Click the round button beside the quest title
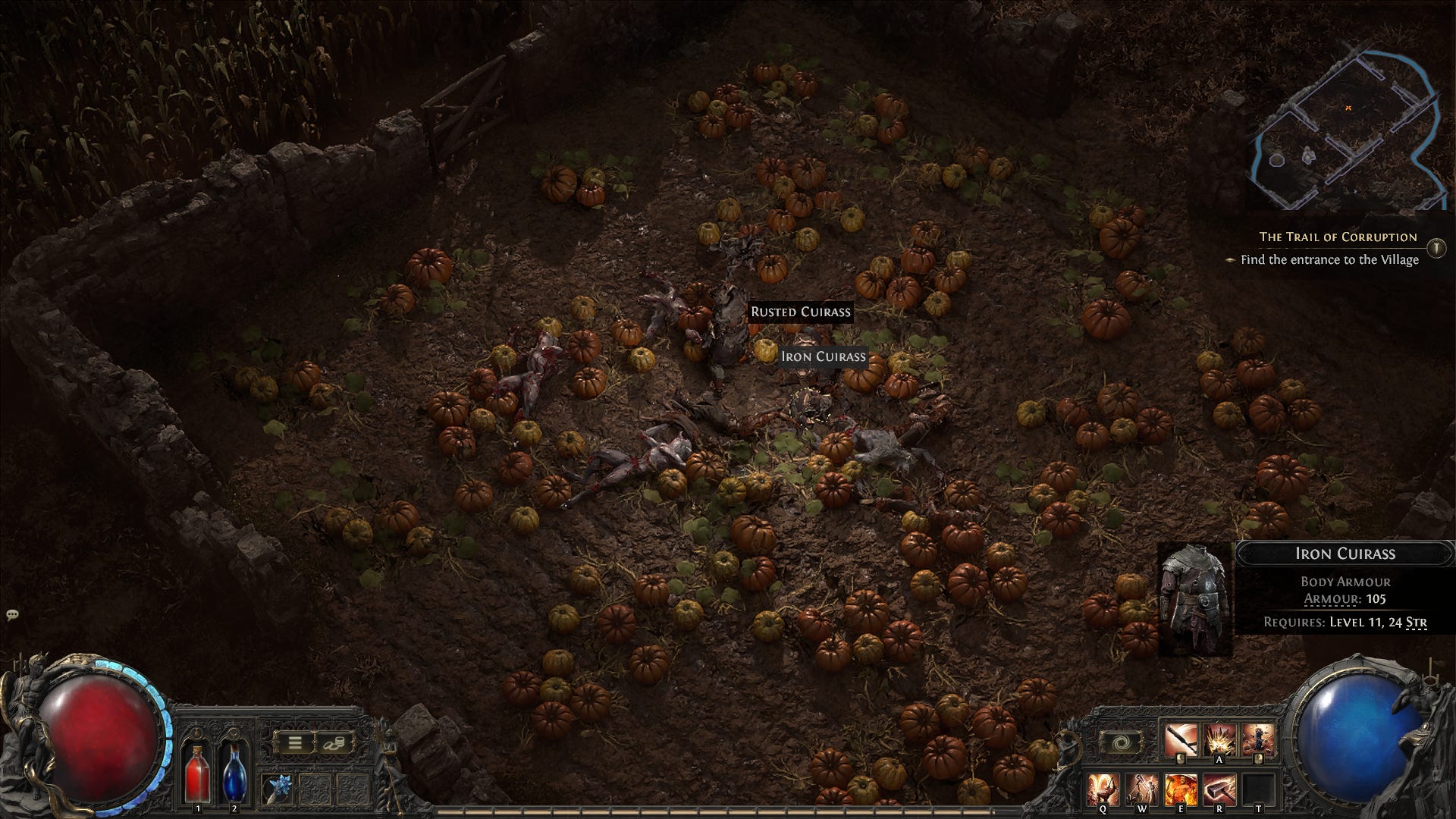1456x819 pixels. [1436, 248]
